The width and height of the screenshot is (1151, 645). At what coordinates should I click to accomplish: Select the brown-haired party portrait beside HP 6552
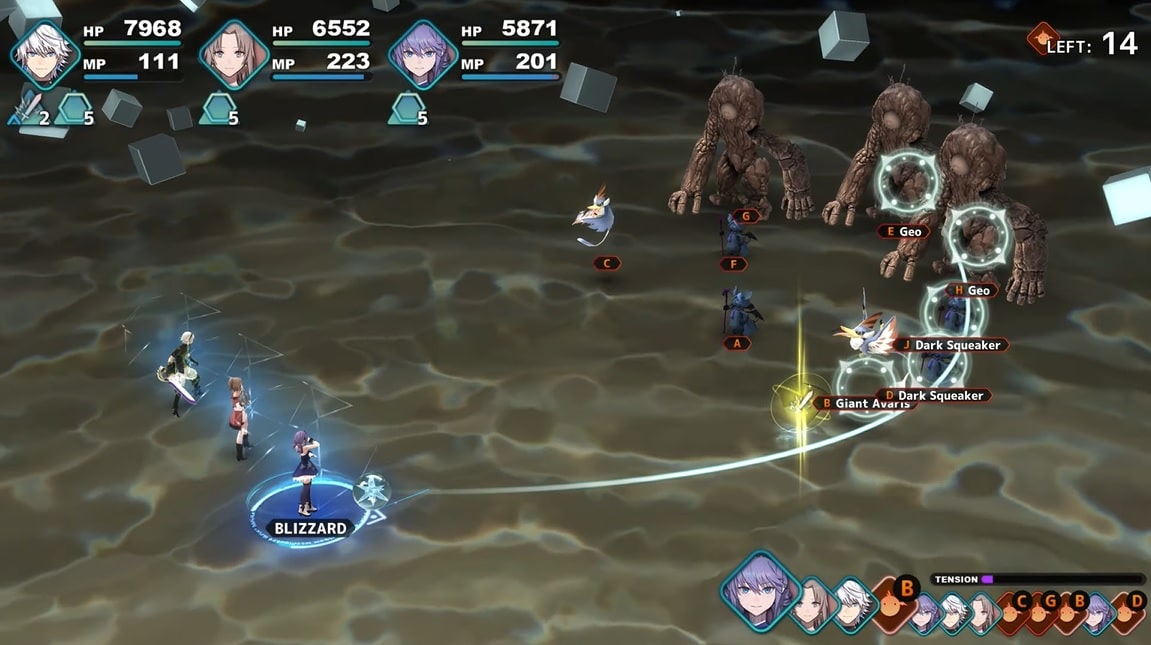[234, 55]
